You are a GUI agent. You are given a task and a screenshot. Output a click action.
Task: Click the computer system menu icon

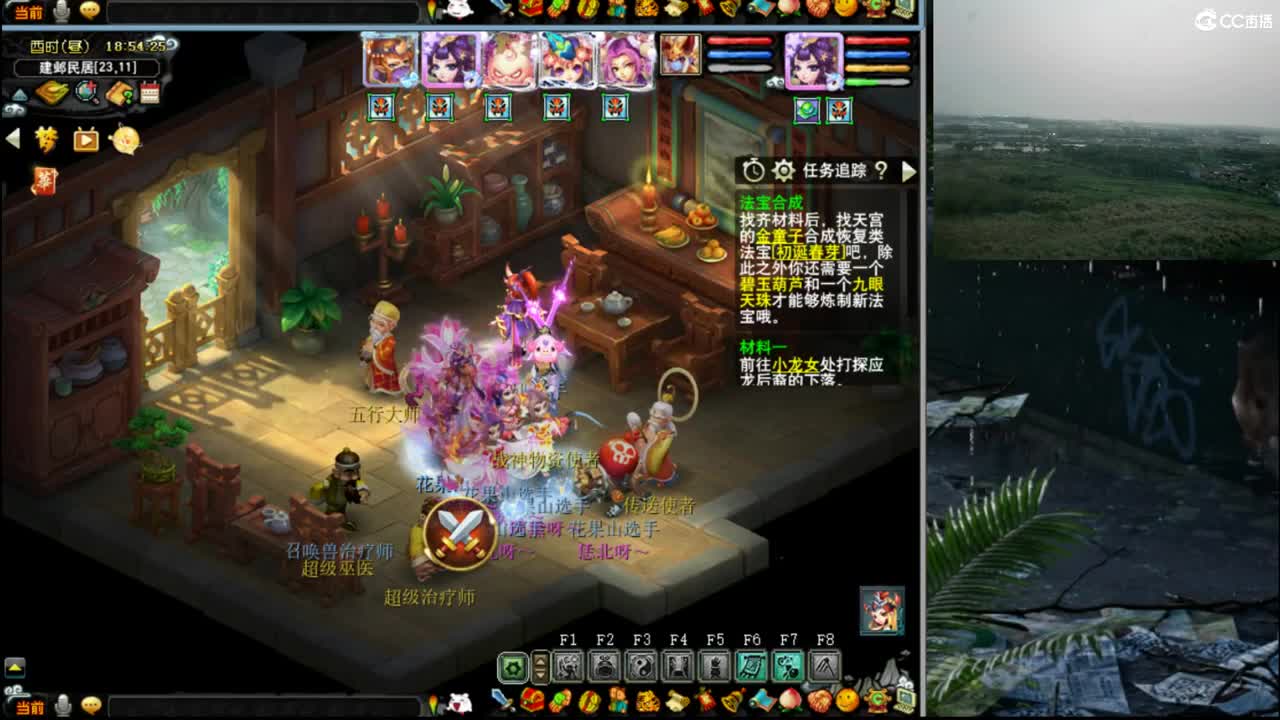click(x=903, y=698)
